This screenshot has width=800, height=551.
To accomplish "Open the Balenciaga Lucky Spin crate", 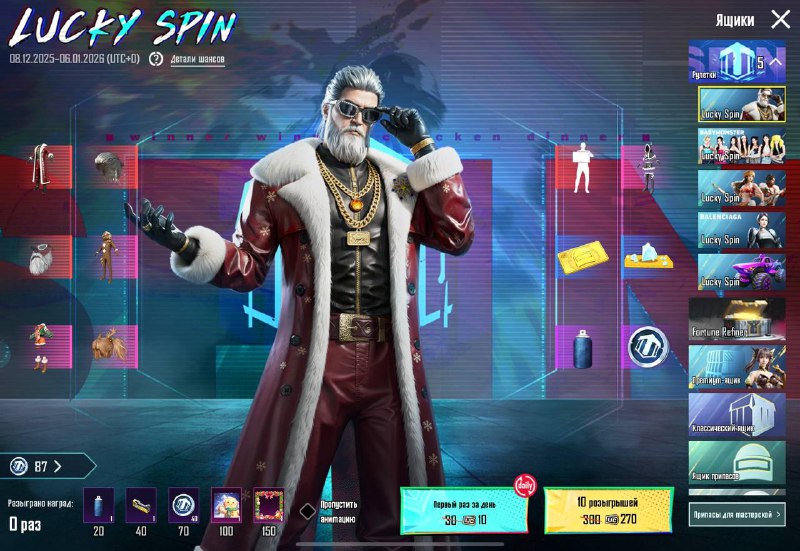I will (x=741, y=229).
